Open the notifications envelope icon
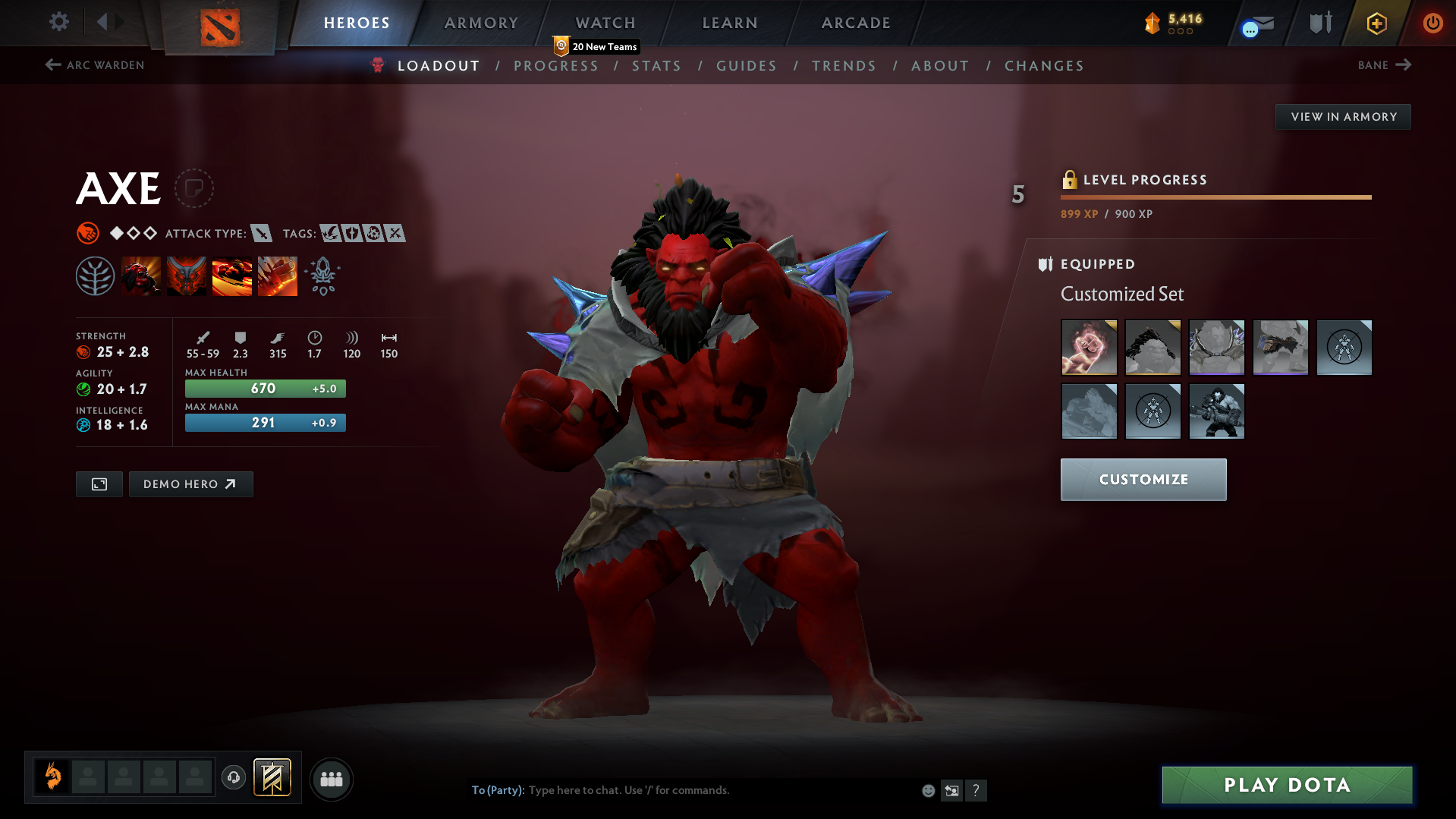The height and width of the screenshot is (819, 1456). (1256, 23)
